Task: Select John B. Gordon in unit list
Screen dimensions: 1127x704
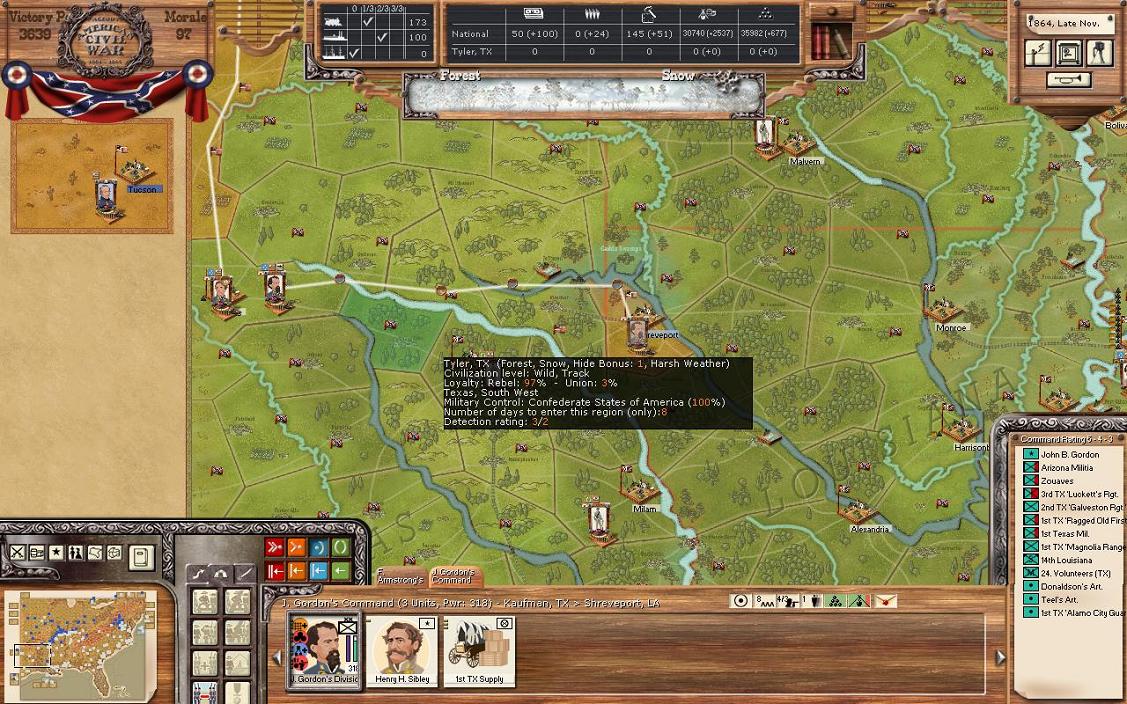Action: (1069, 455)
